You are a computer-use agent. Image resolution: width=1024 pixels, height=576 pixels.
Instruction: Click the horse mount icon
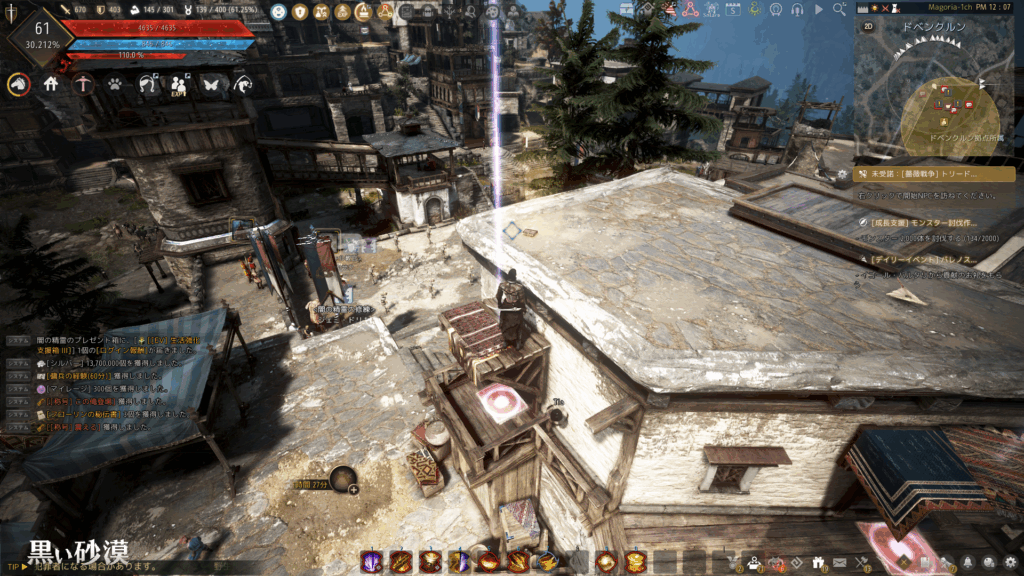click(x=18, y=85)
